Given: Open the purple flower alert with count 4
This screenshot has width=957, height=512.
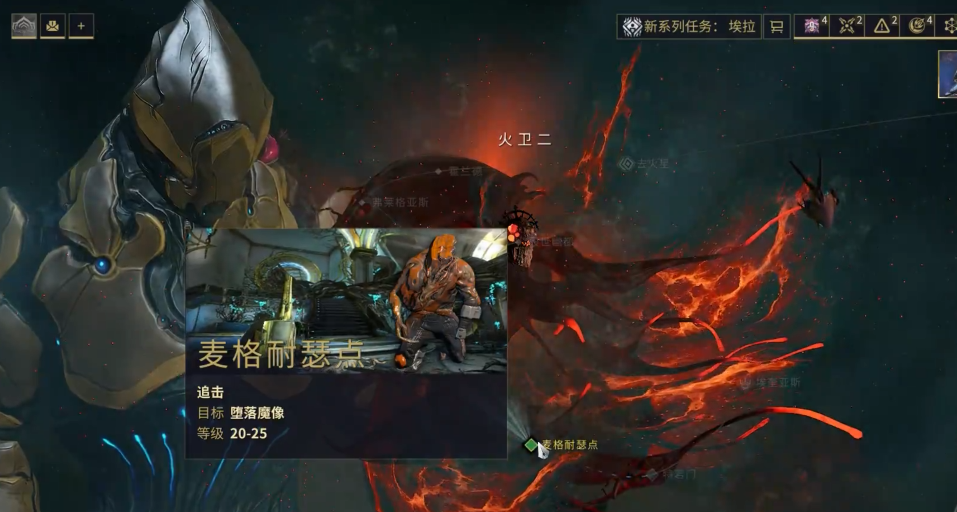Looking at the screenshot, I should [x=814, y=26].
